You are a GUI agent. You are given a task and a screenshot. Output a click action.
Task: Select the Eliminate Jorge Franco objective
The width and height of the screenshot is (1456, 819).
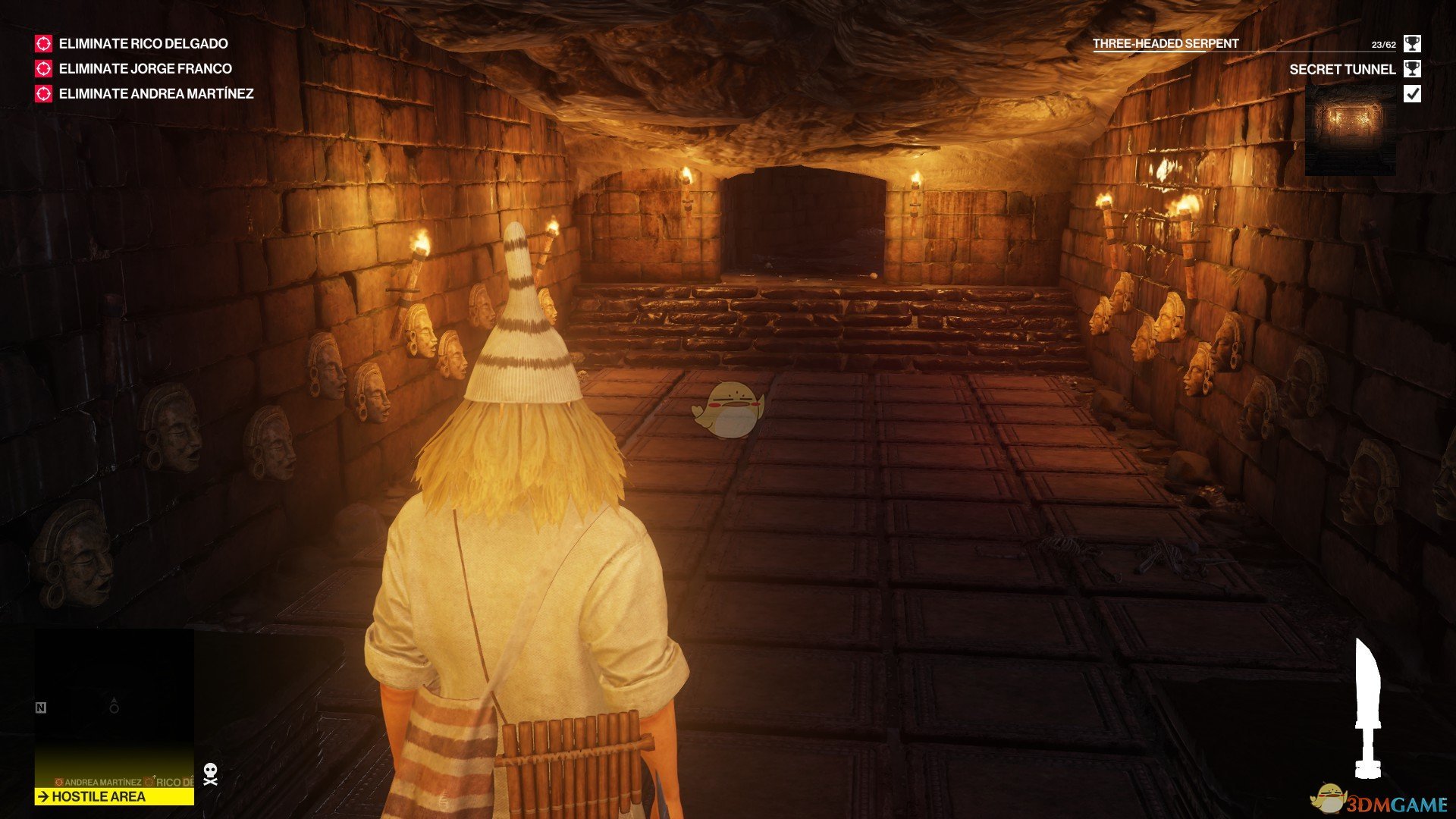[x=145, y=69]
